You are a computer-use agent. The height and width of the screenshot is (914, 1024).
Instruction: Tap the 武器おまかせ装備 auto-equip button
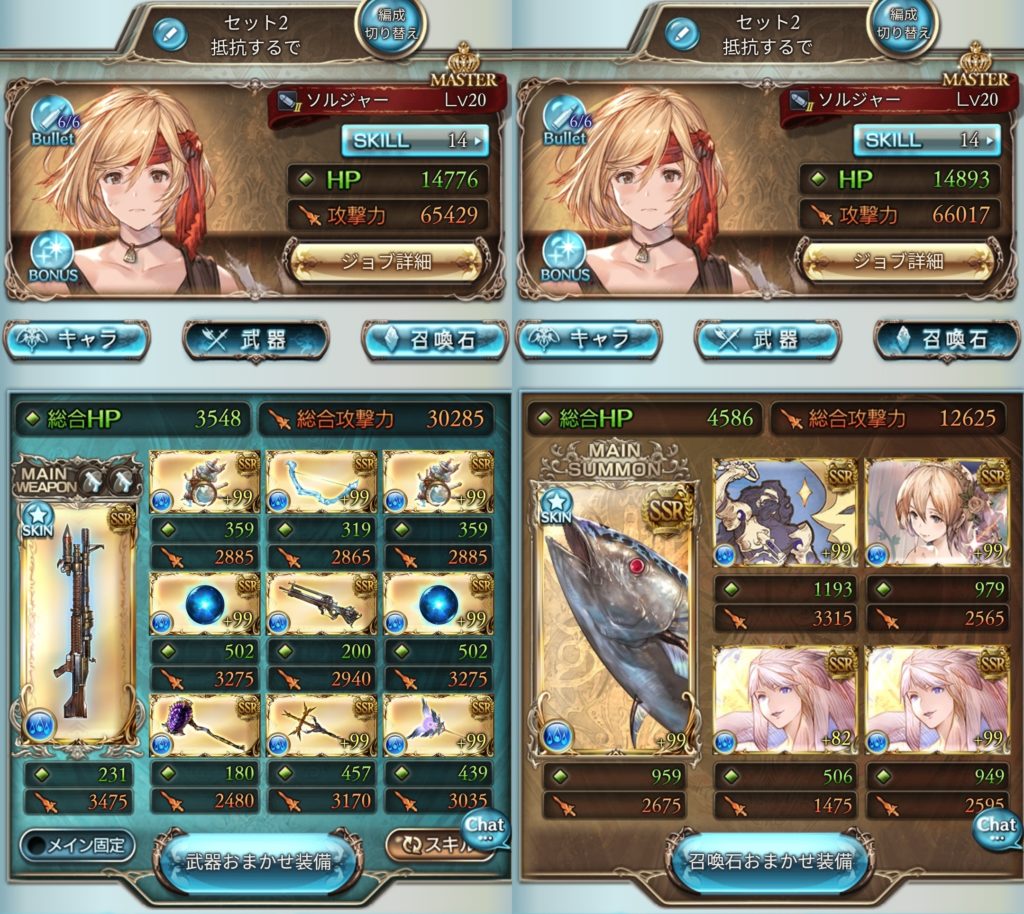click(257, 861)
